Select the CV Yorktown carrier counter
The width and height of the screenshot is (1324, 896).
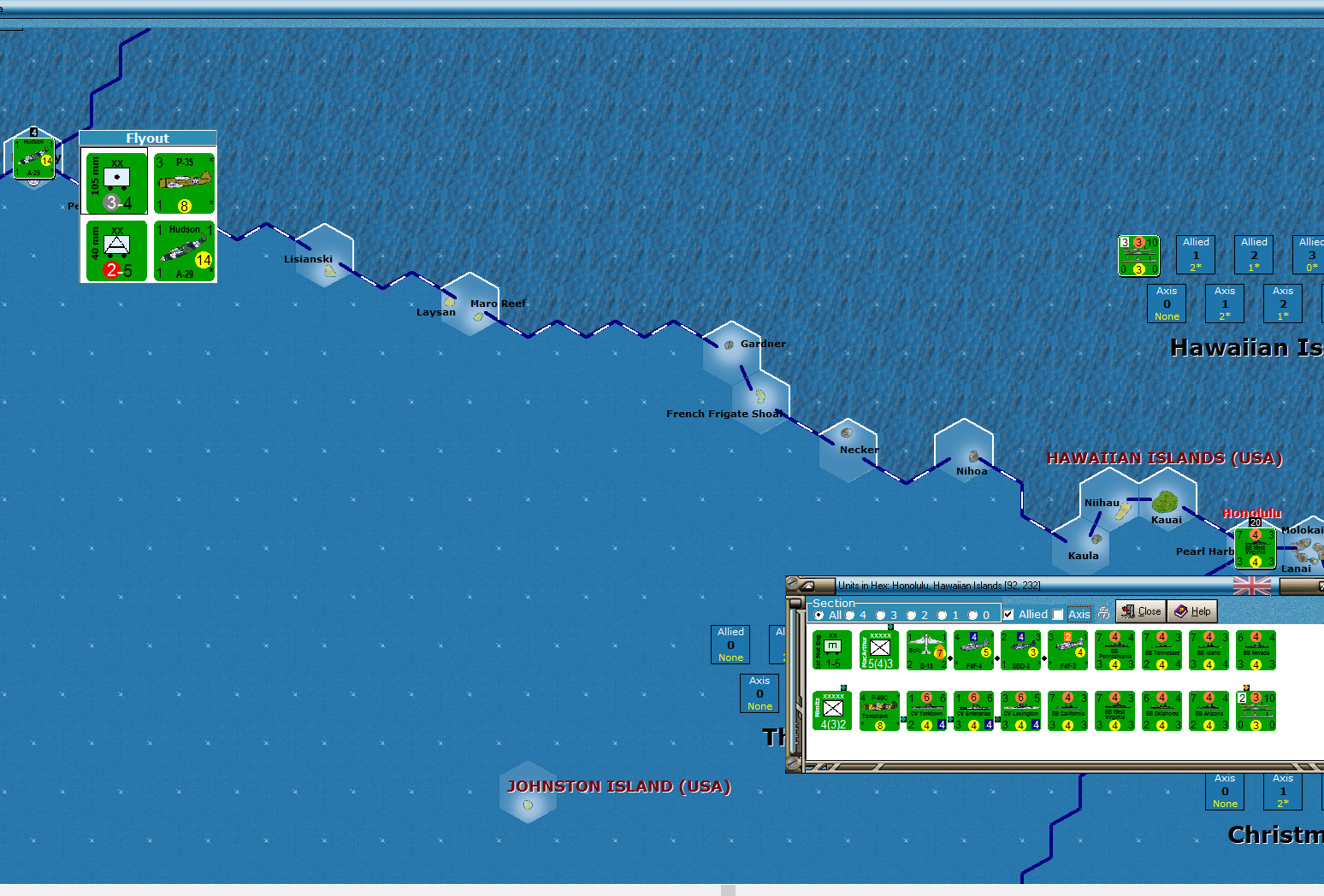(x=926, y=710)
